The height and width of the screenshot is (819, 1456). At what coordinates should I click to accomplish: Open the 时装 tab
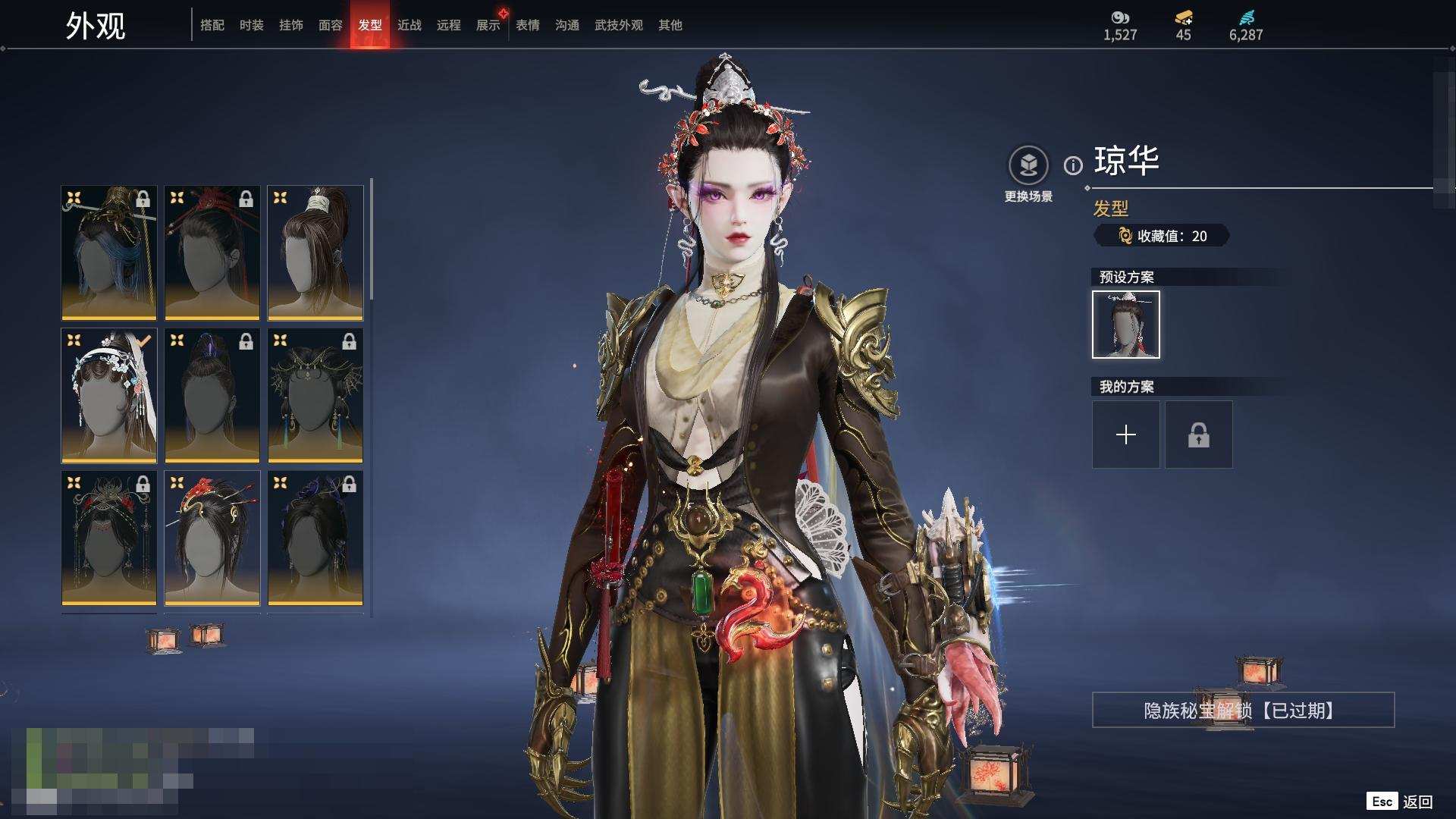[x=252, y=25]
